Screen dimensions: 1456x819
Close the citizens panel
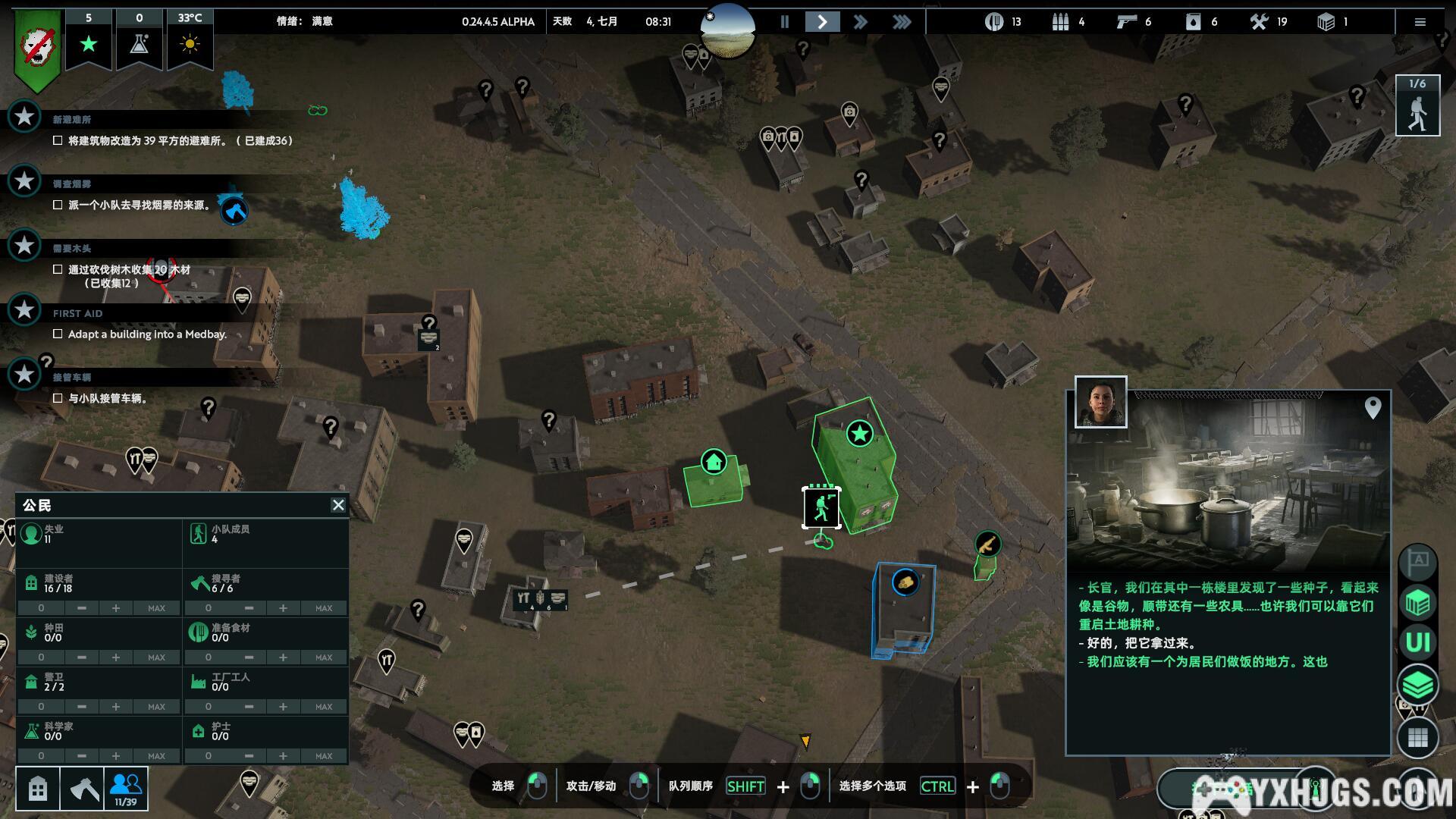coord(338,505)
